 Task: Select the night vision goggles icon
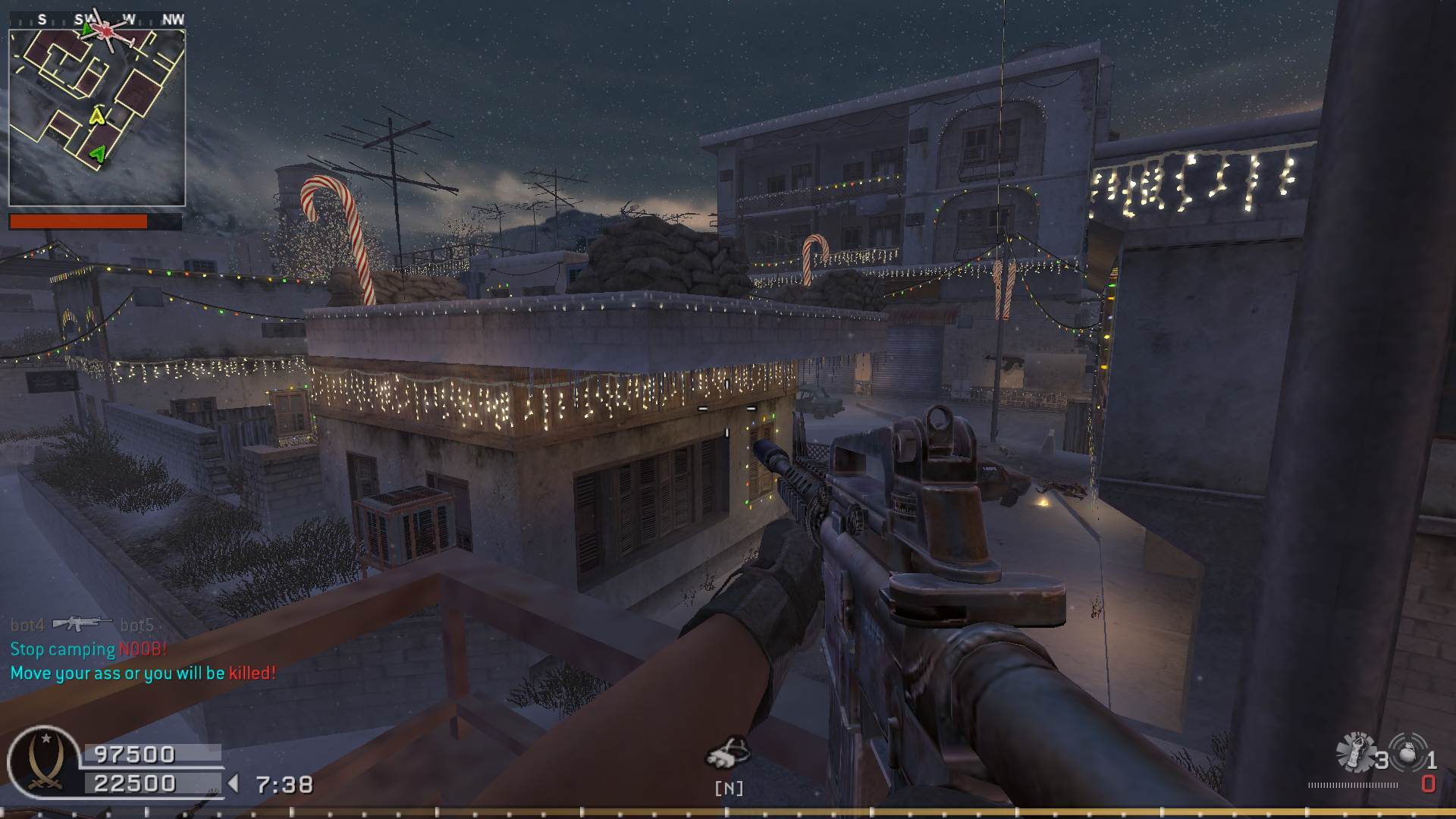click(728, 752)
